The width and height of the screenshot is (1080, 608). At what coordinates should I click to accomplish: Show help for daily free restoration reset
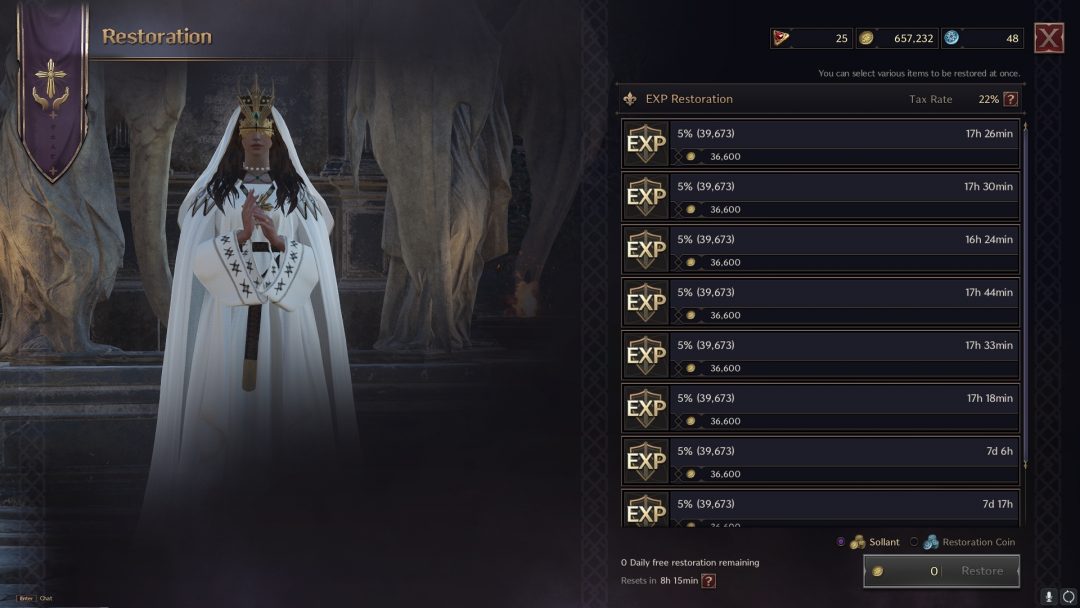708,581
